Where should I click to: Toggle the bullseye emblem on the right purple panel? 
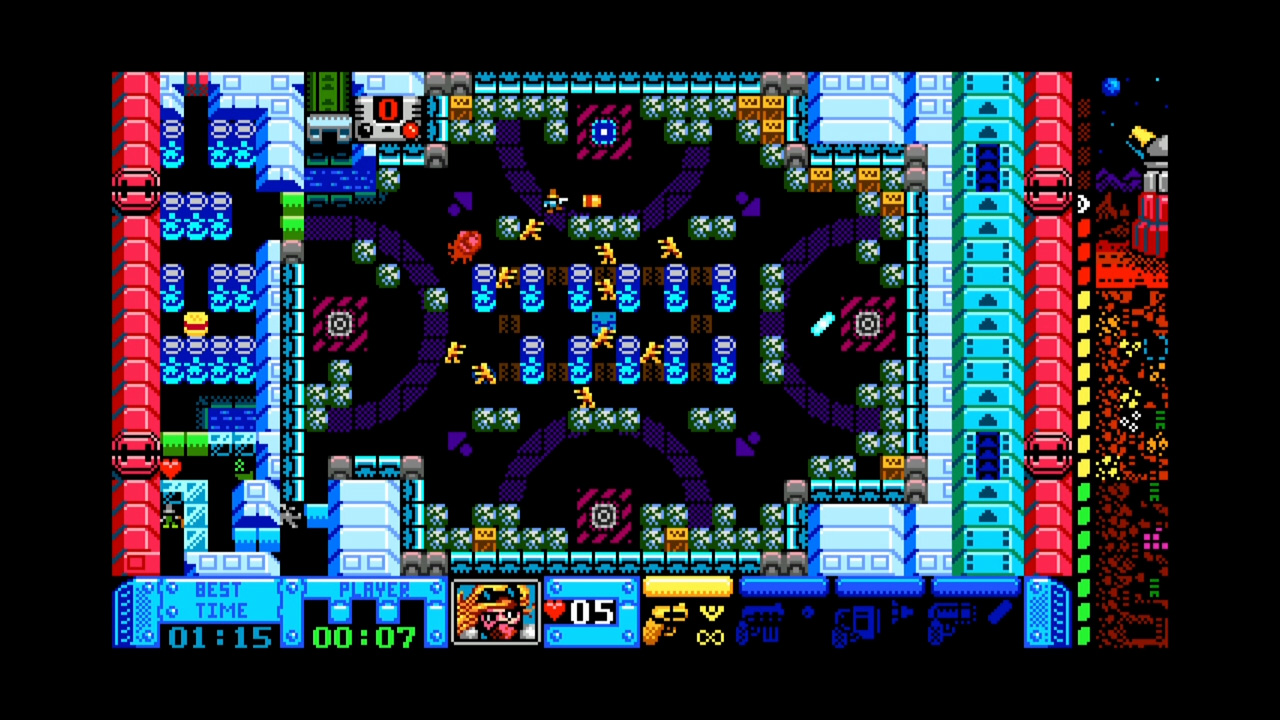pyautogui.click(x=866, y=323)
